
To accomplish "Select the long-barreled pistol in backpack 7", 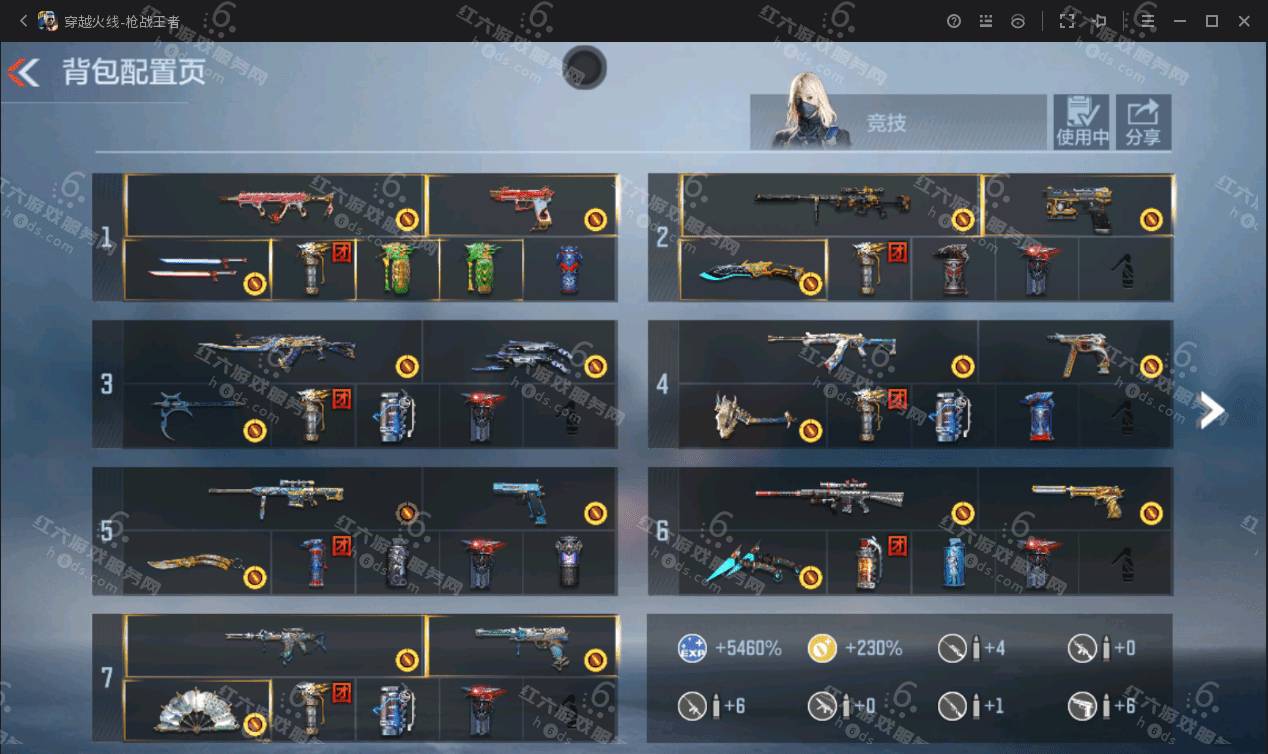I will click(x=521, y=644).
